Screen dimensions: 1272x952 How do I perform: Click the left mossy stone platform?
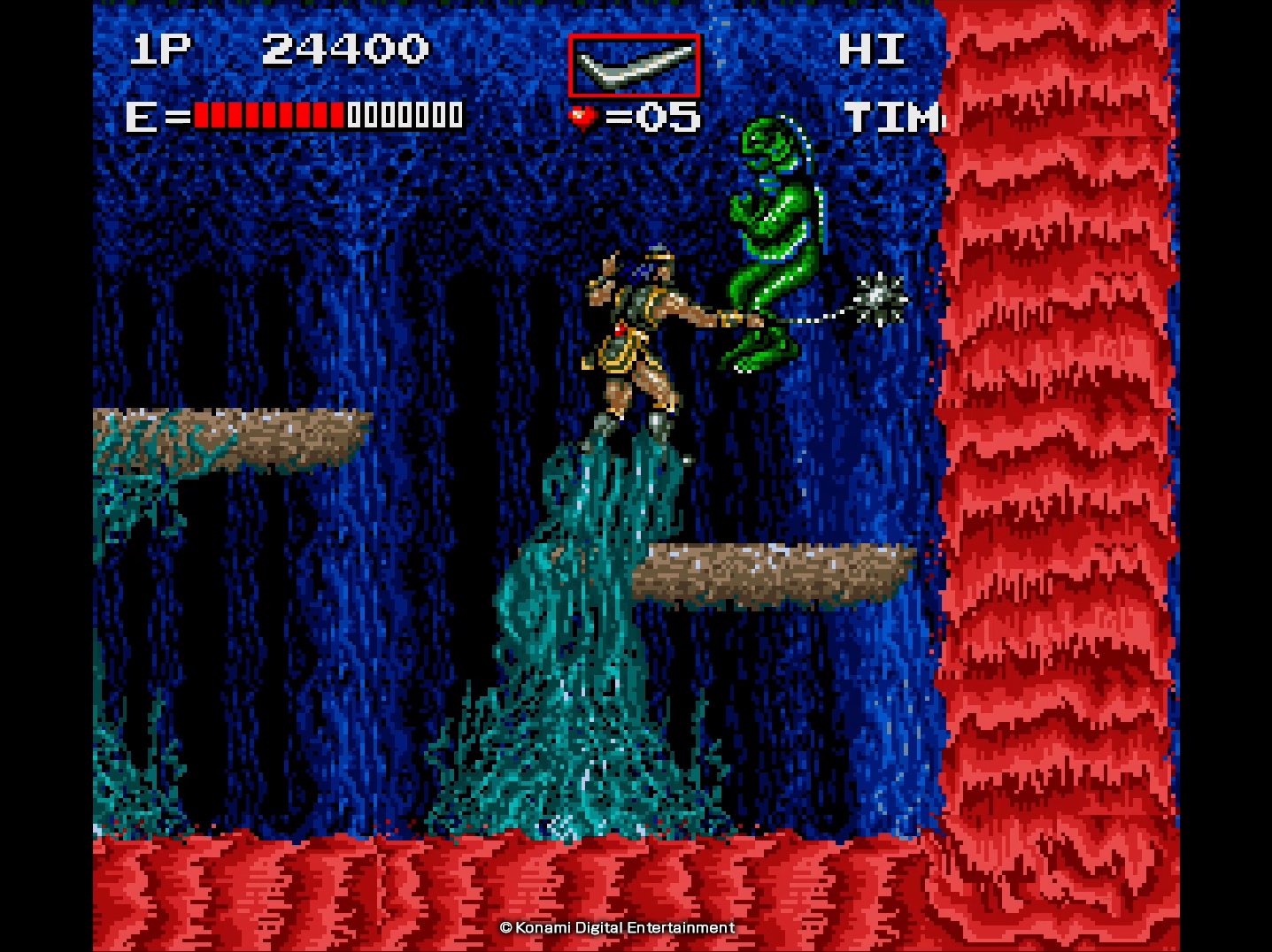[x=230, y=434]
